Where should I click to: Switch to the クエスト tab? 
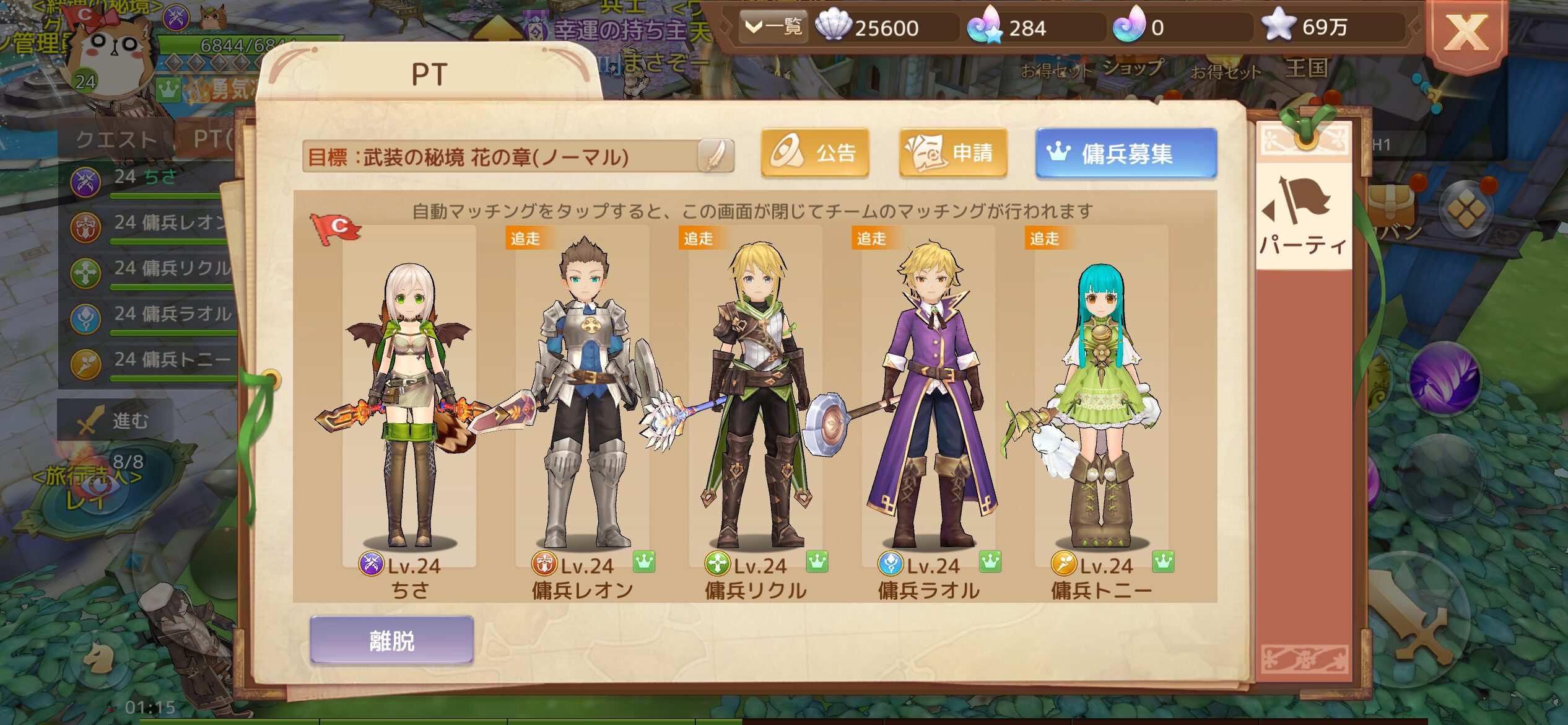(x=116, y=139)
